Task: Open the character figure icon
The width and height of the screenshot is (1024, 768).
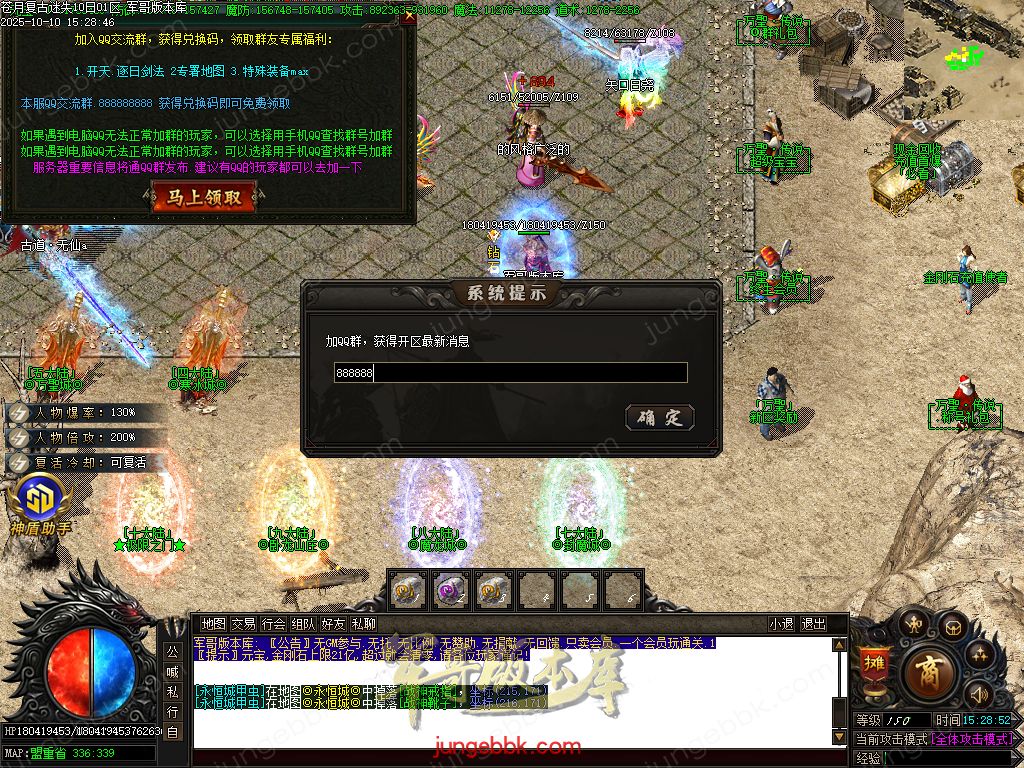Action: tap(912, 625)
